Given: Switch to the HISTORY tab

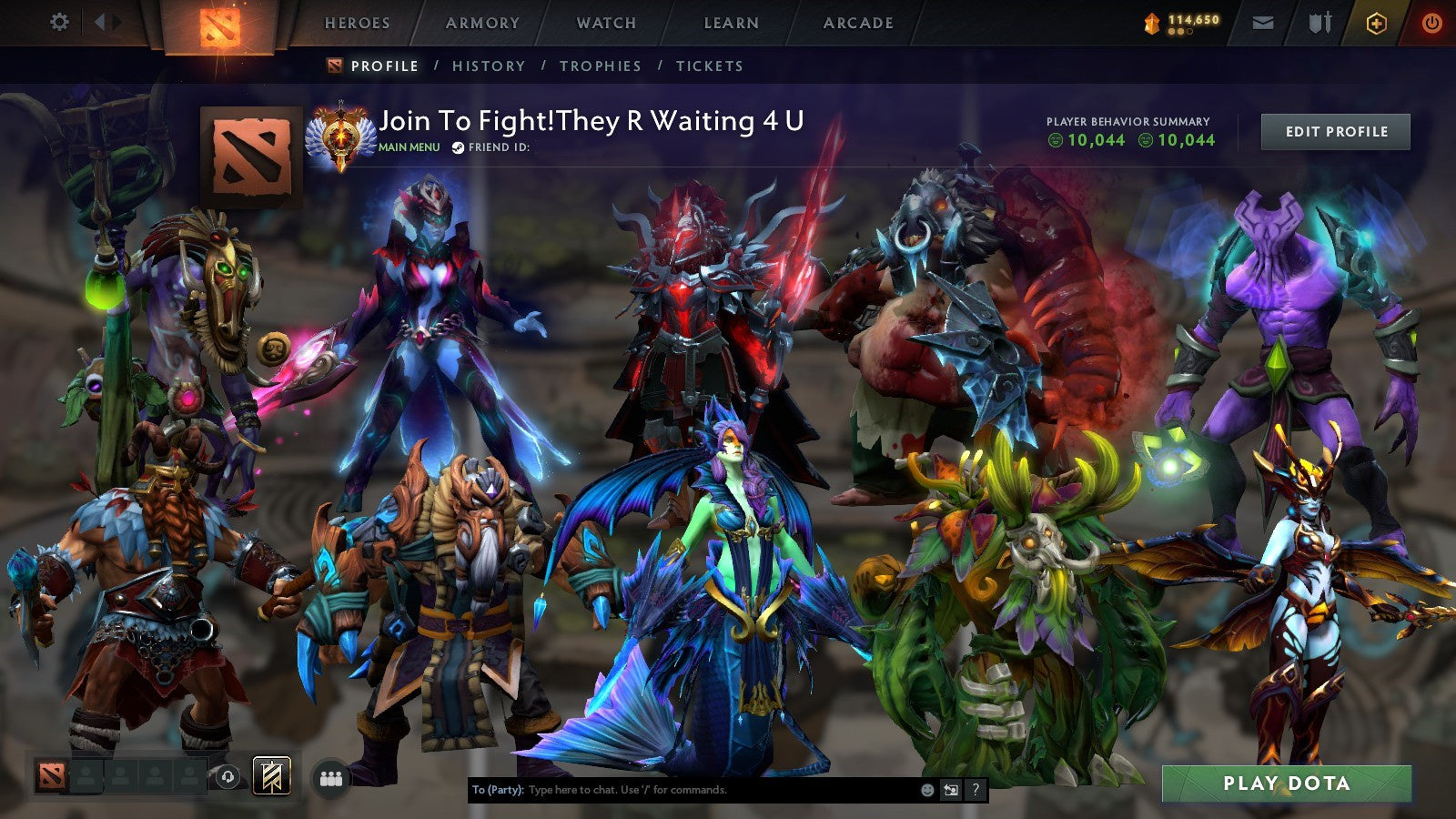Looking at the screenshot, I should [x=490, y=66].
